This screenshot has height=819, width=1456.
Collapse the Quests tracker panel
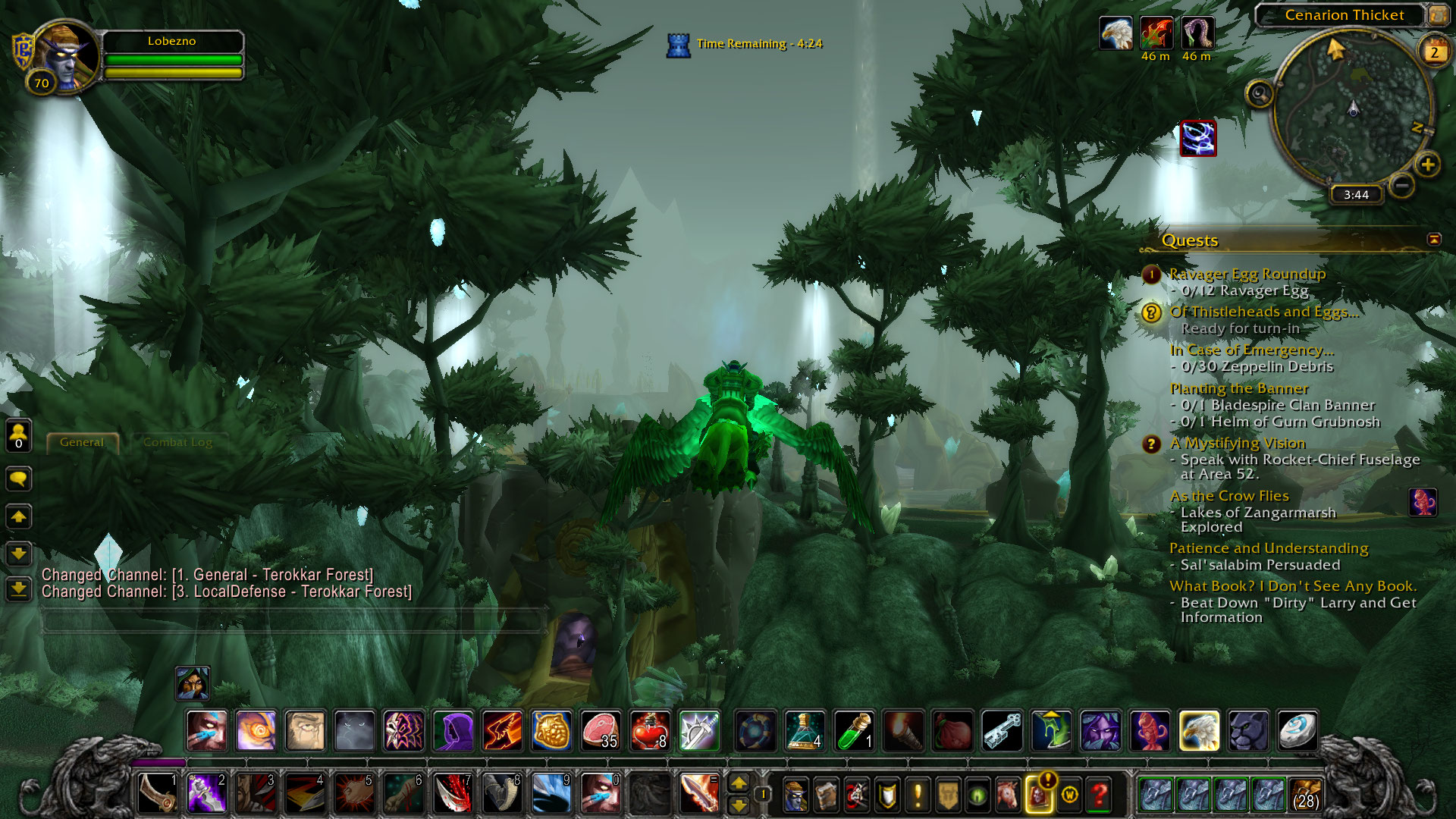pyautogui.click(x=1433, y=240)
